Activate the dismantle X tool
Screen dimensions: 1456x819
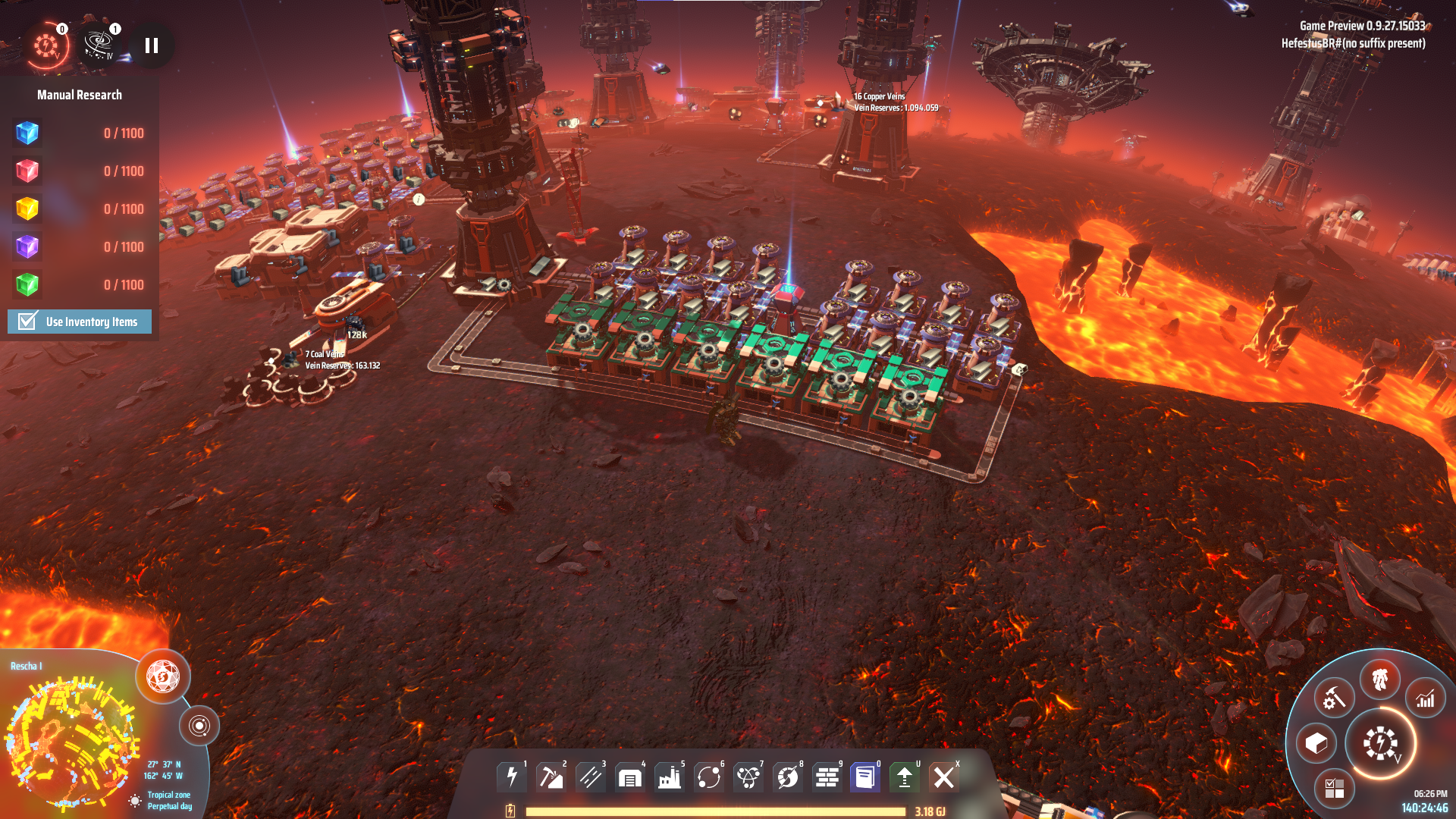(x=944, y=777)
